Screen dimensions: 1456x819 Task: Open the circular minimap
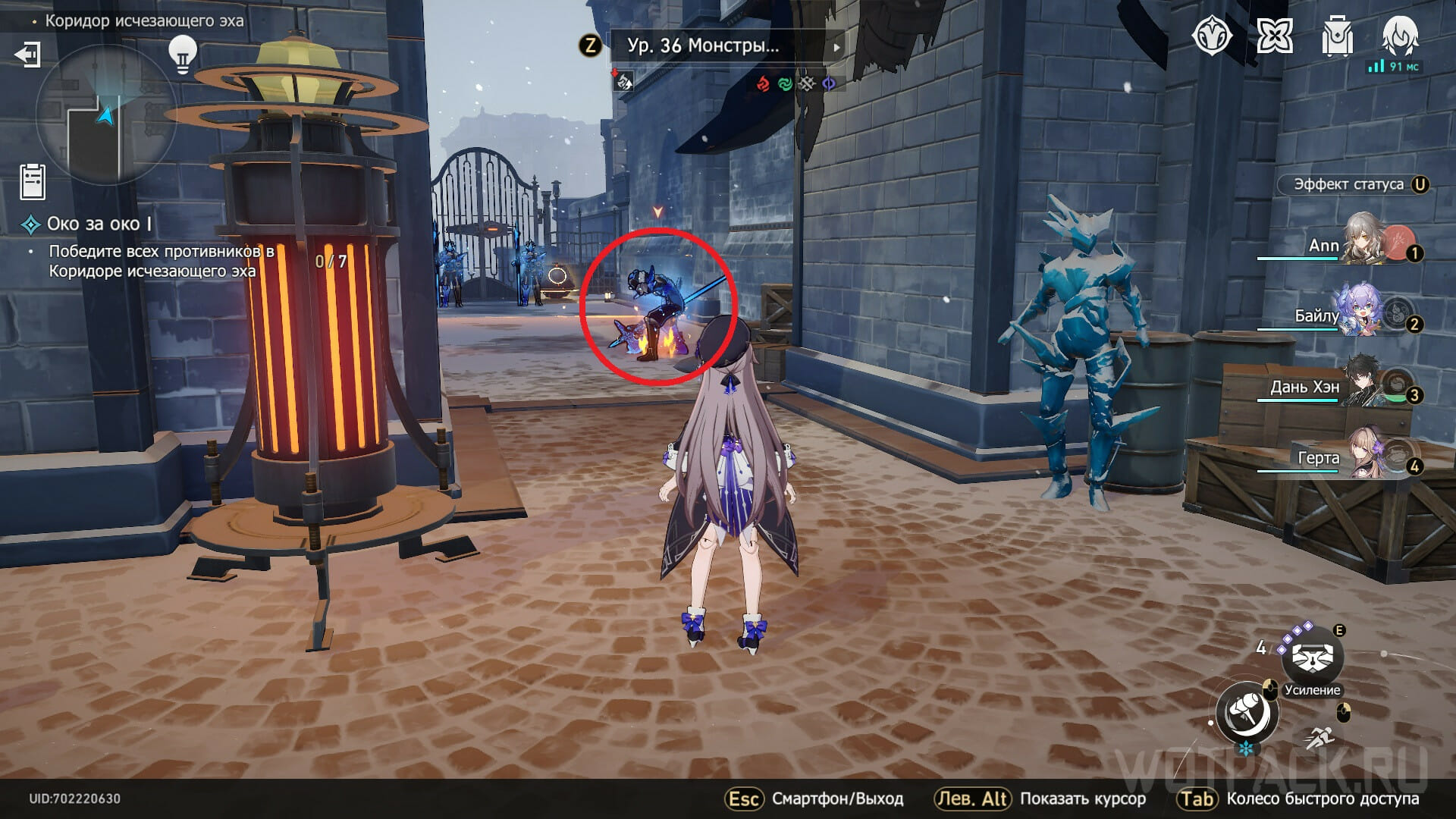pos(106,115)
